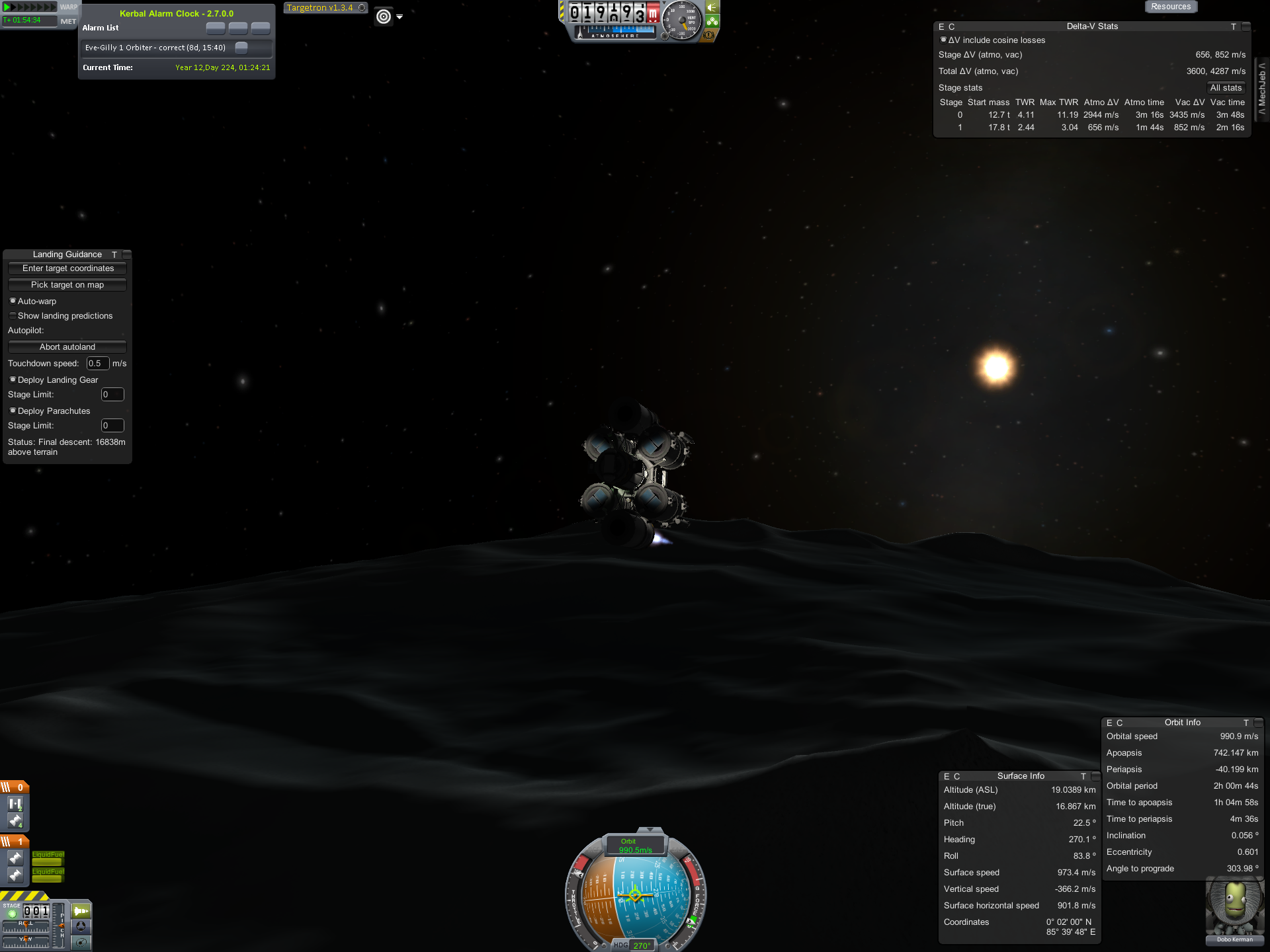The width and height of the screenshot is (1270, 952).
Task: Open the Resources panel
Action: point(1170,7)
